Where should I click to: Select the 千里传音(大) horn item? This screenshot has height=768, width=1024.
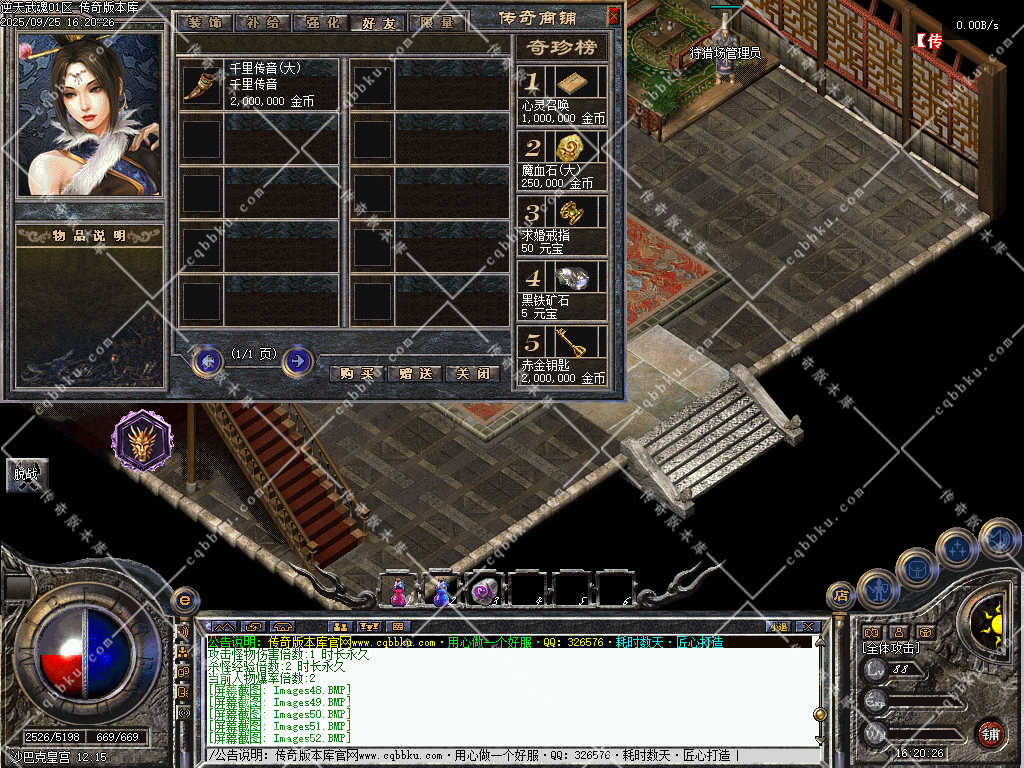[203, 83]
